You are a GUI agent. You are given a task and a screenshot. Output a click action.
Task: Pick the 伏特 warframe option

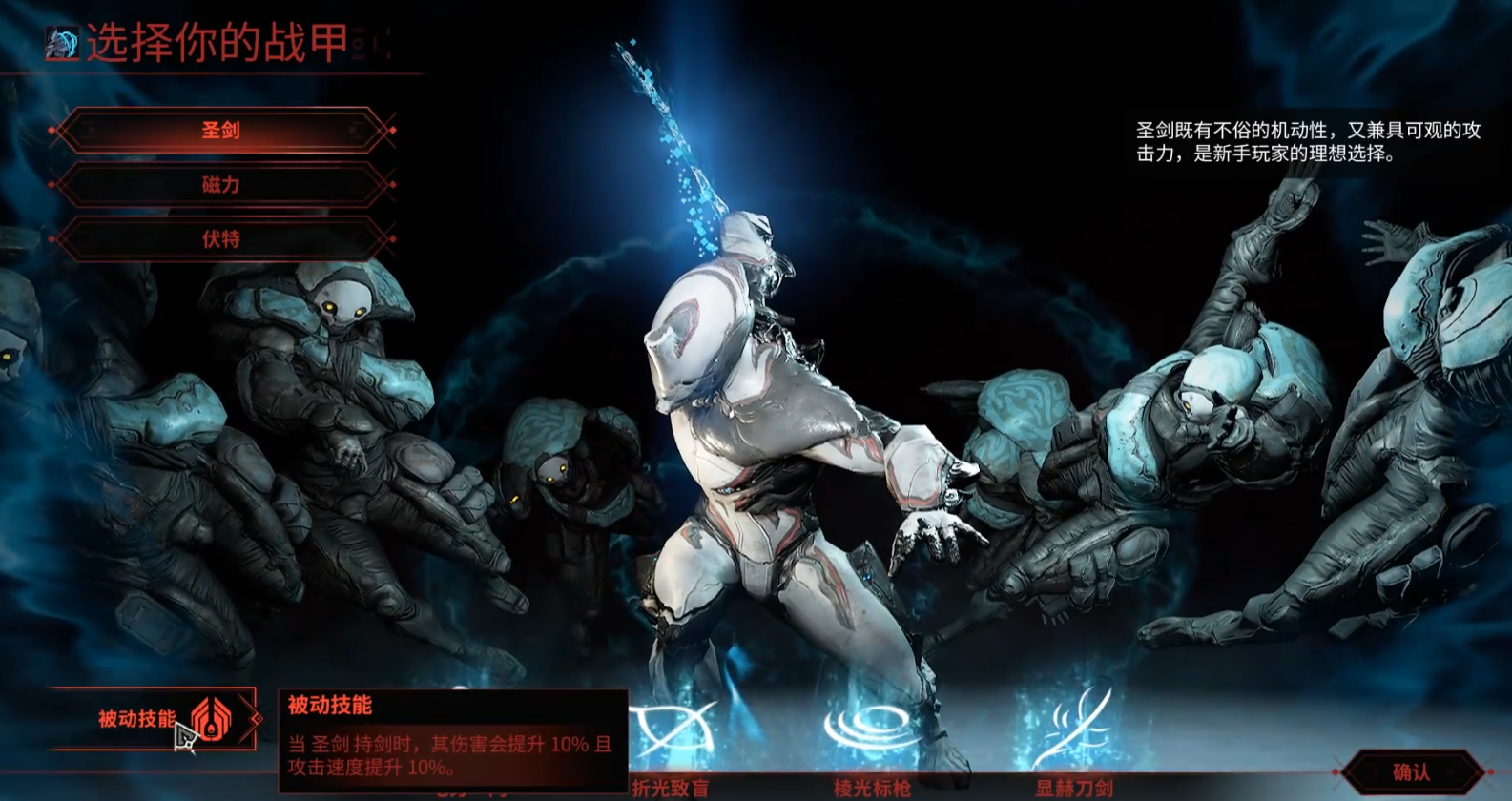tap(221, 239)
